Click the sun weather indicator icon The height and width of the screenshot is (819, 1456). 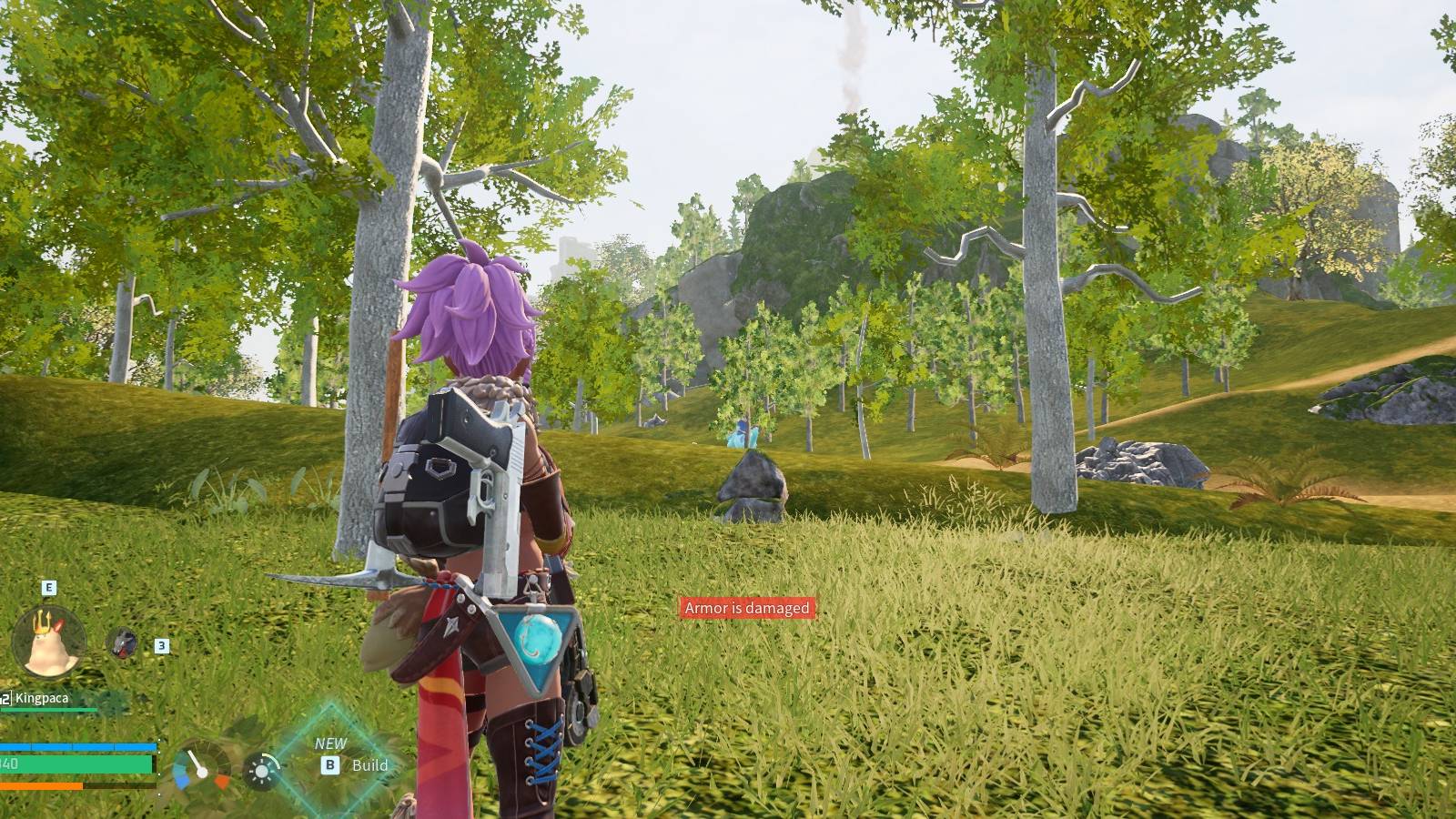261,772
